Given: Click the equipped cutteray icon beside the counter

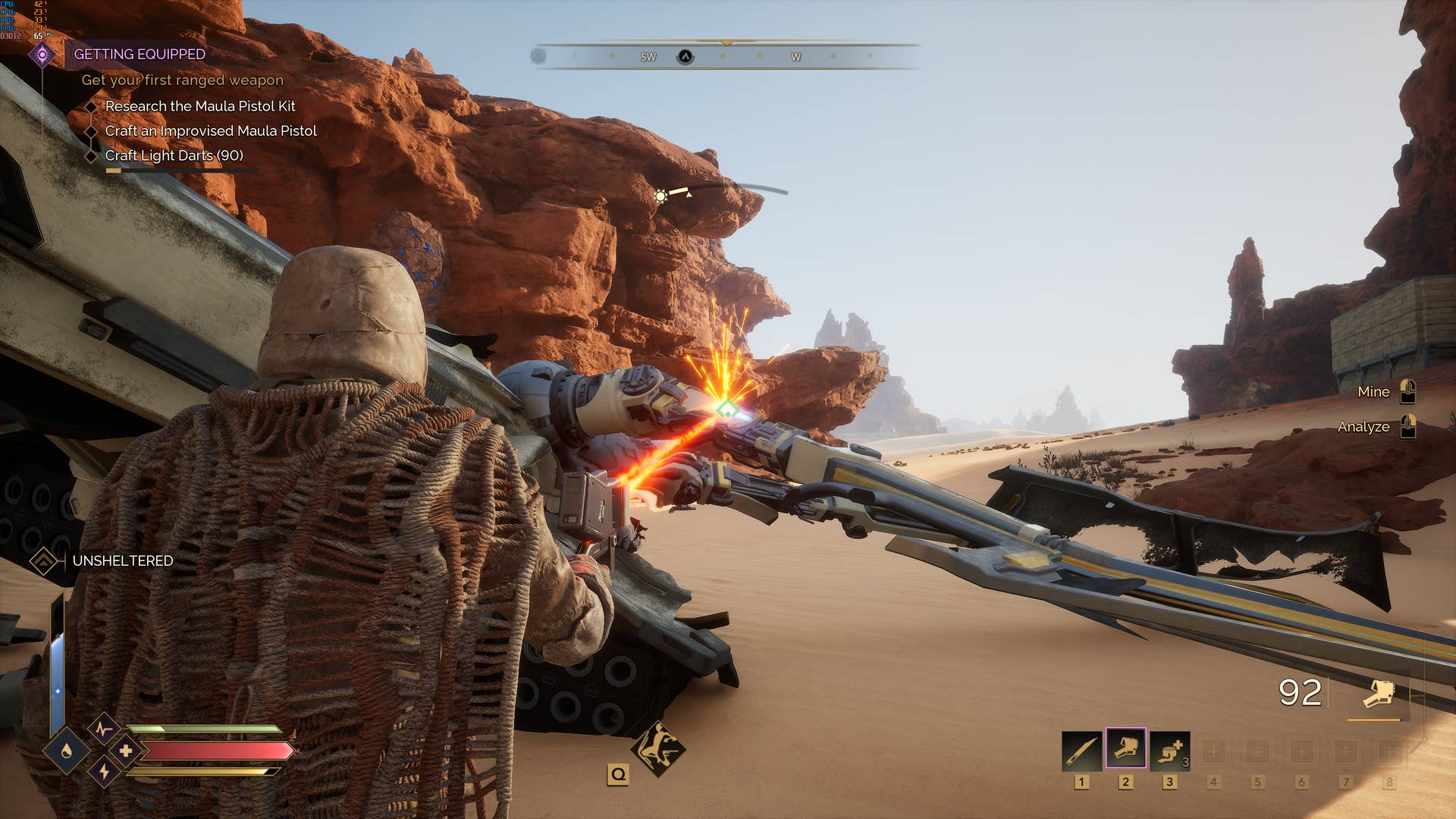Looking at the screenshot, I should click(1379, 693).
